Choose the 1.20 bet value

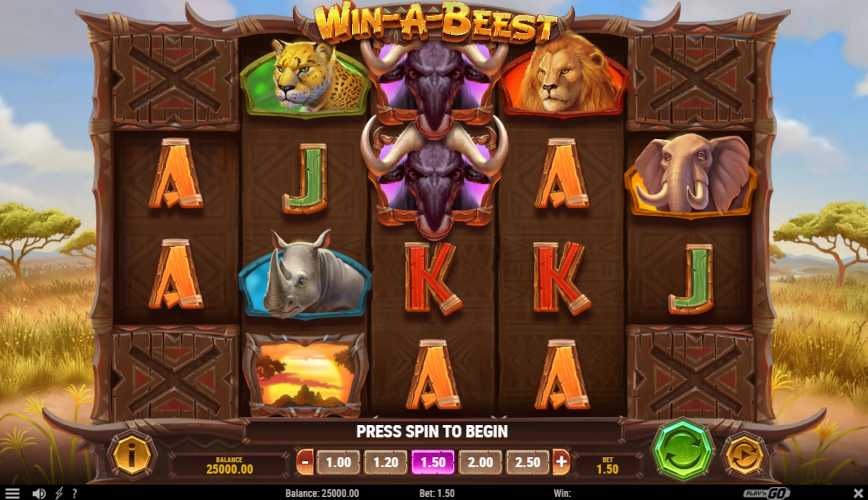(x=385, y=462)
